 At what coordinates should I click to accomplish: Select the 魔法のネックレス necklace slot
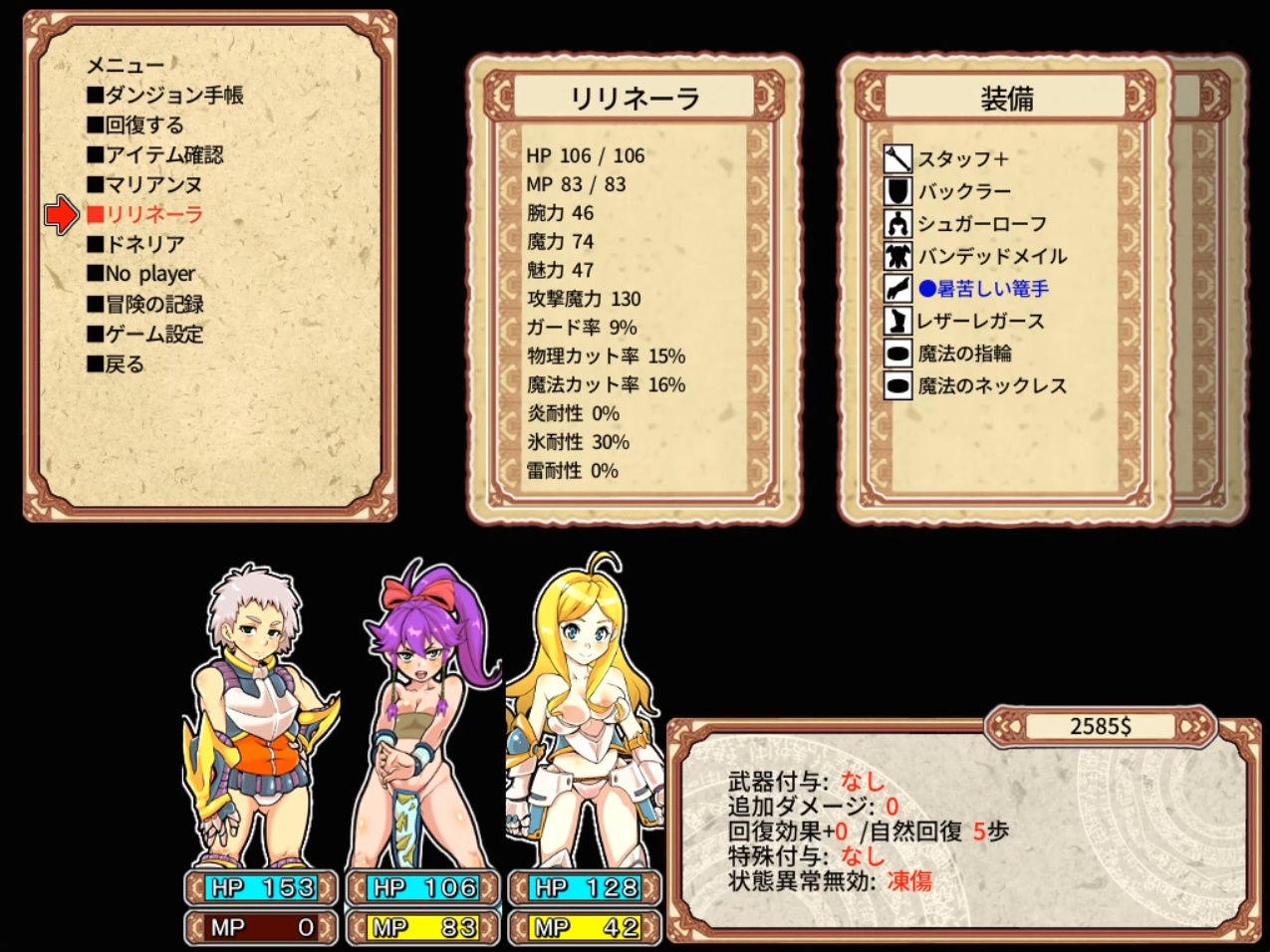(x=991, y=386)
